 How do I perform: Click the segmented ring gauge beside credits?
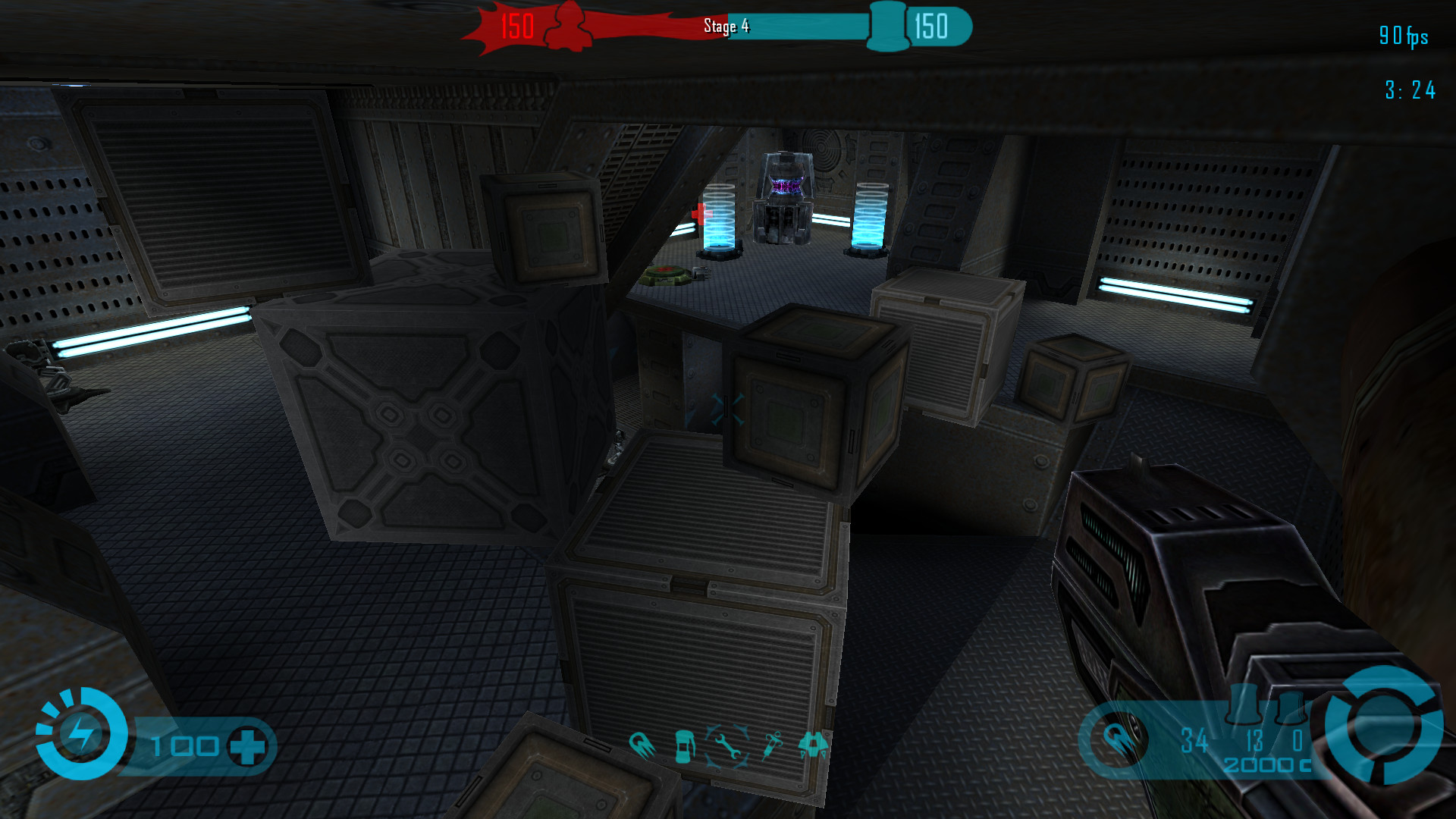(1385, 725)
